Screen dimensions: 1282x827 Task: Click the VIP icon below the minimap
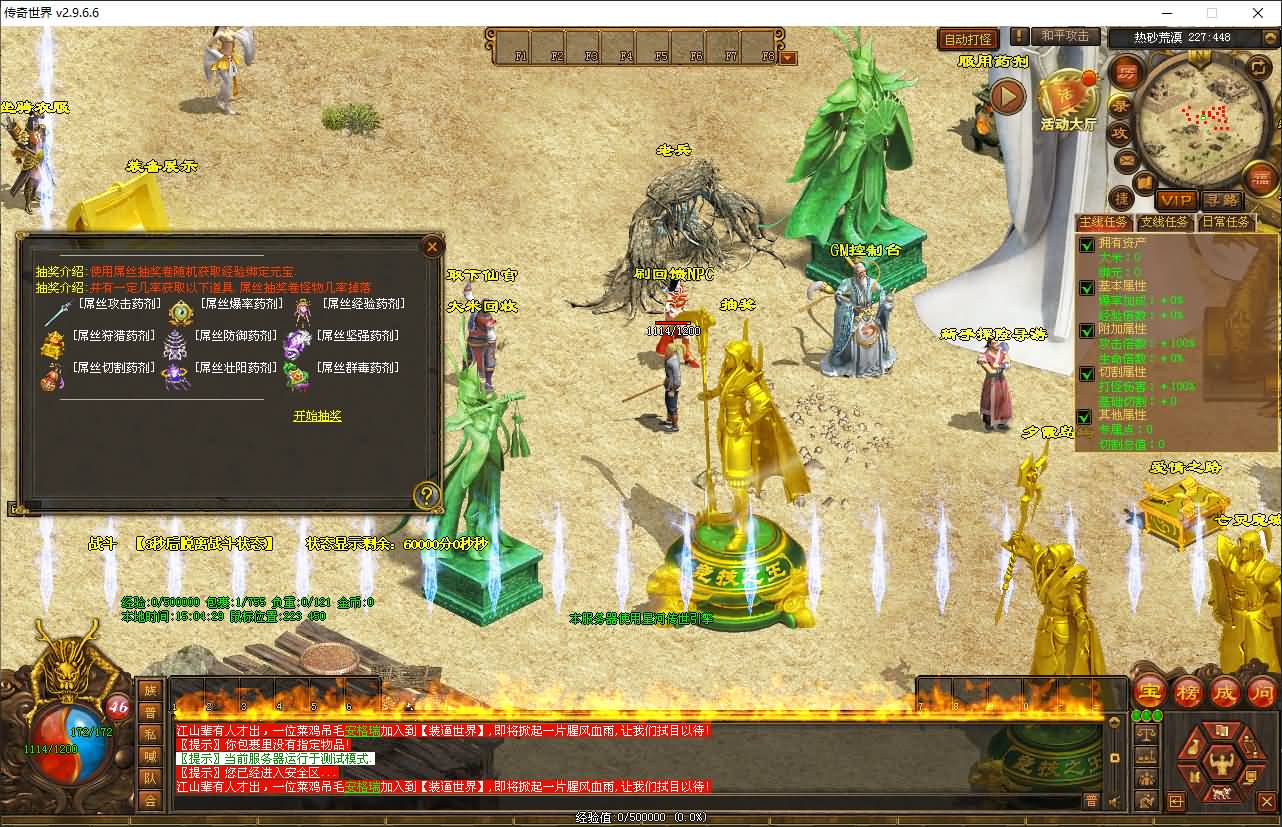point(1176,200)
